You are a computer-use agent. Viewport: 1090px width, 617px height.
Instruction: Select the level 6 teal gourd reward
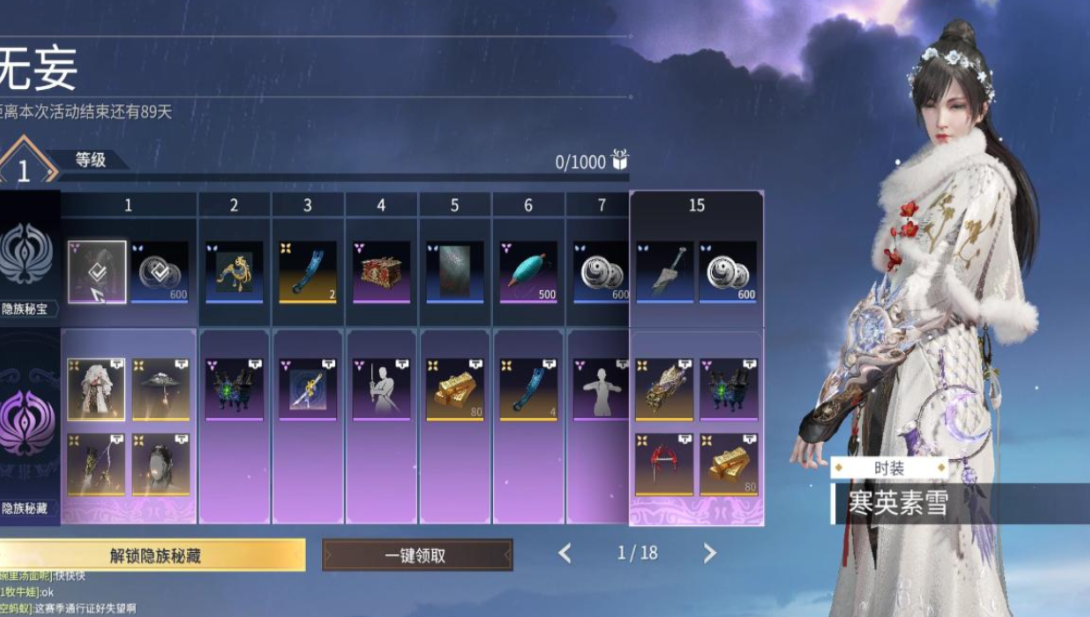click(529, 271)
